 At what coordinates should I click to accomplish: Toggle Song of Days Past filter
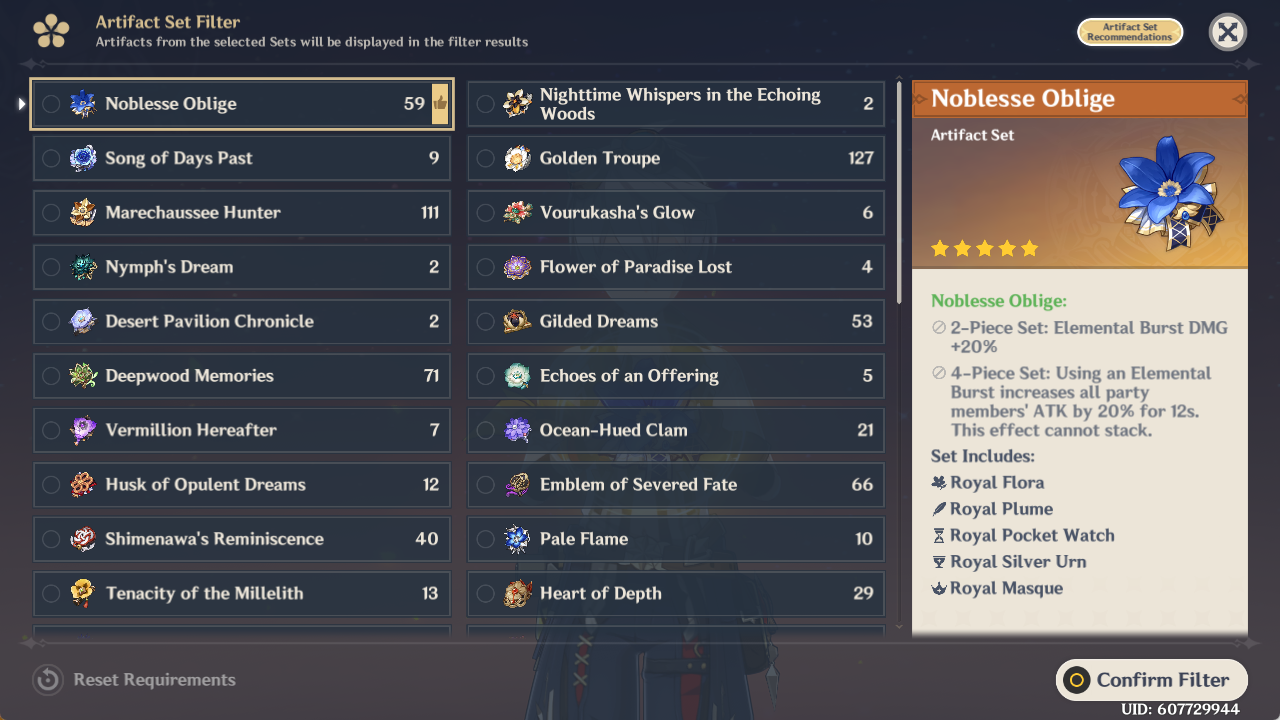(x=240, y=158)
